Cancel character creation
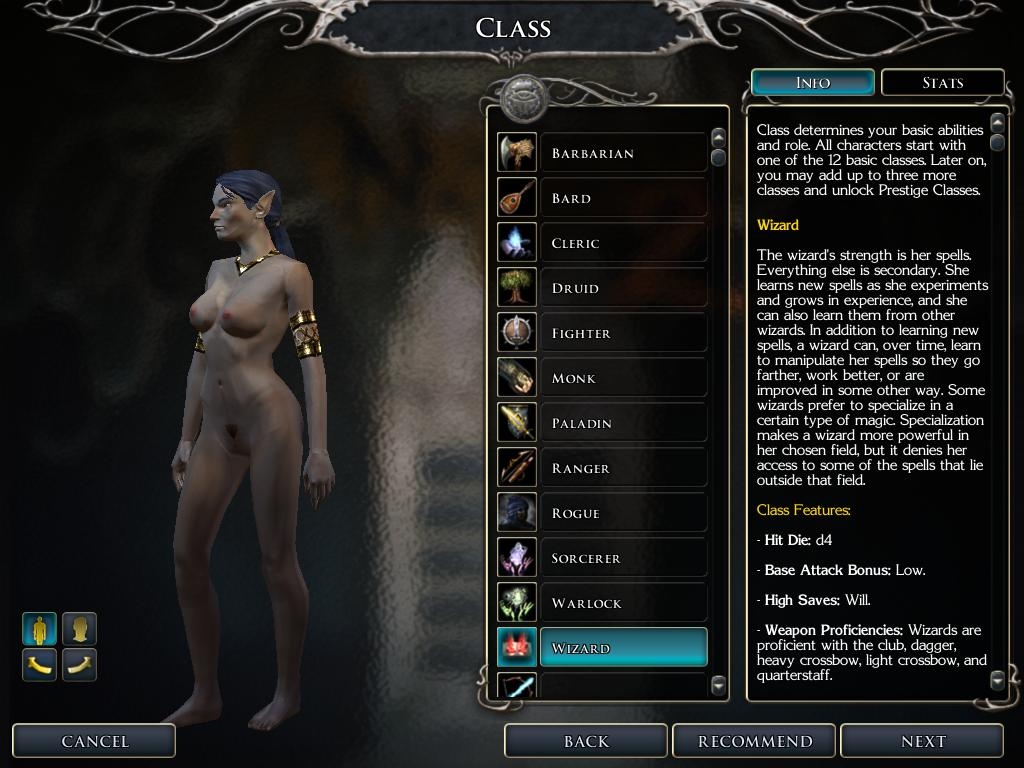Screen dimensions: 1024x768 [94, 741]
